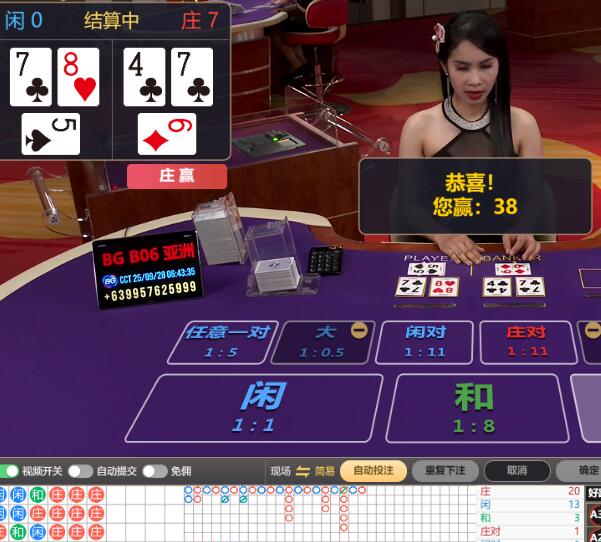Screen dimensions: 601x542
Task: Bet on 庄对 (Banker Pair) 1:11
Action: (526, 341)
